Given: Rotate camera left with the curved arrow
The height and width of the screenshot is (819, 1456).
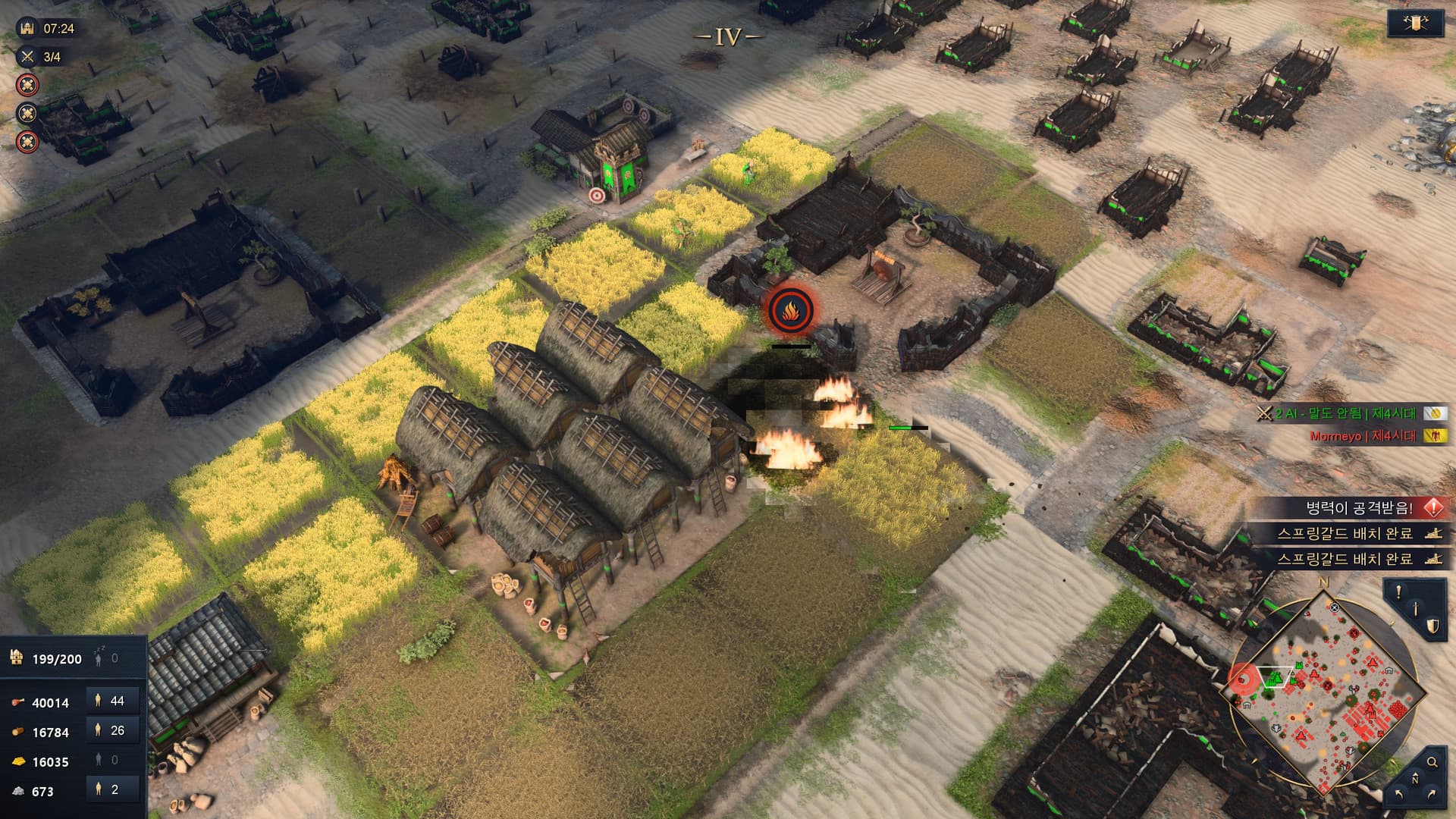Looking at the screenshot, I should pyautogui.click(x=1398, y=794).
